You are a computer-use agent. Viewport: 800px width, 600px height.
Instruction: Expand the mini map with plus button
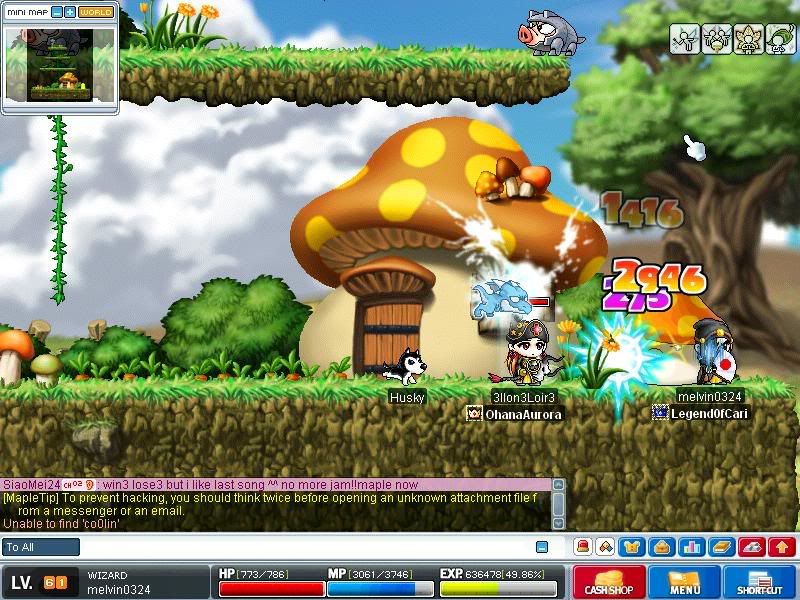70,12
